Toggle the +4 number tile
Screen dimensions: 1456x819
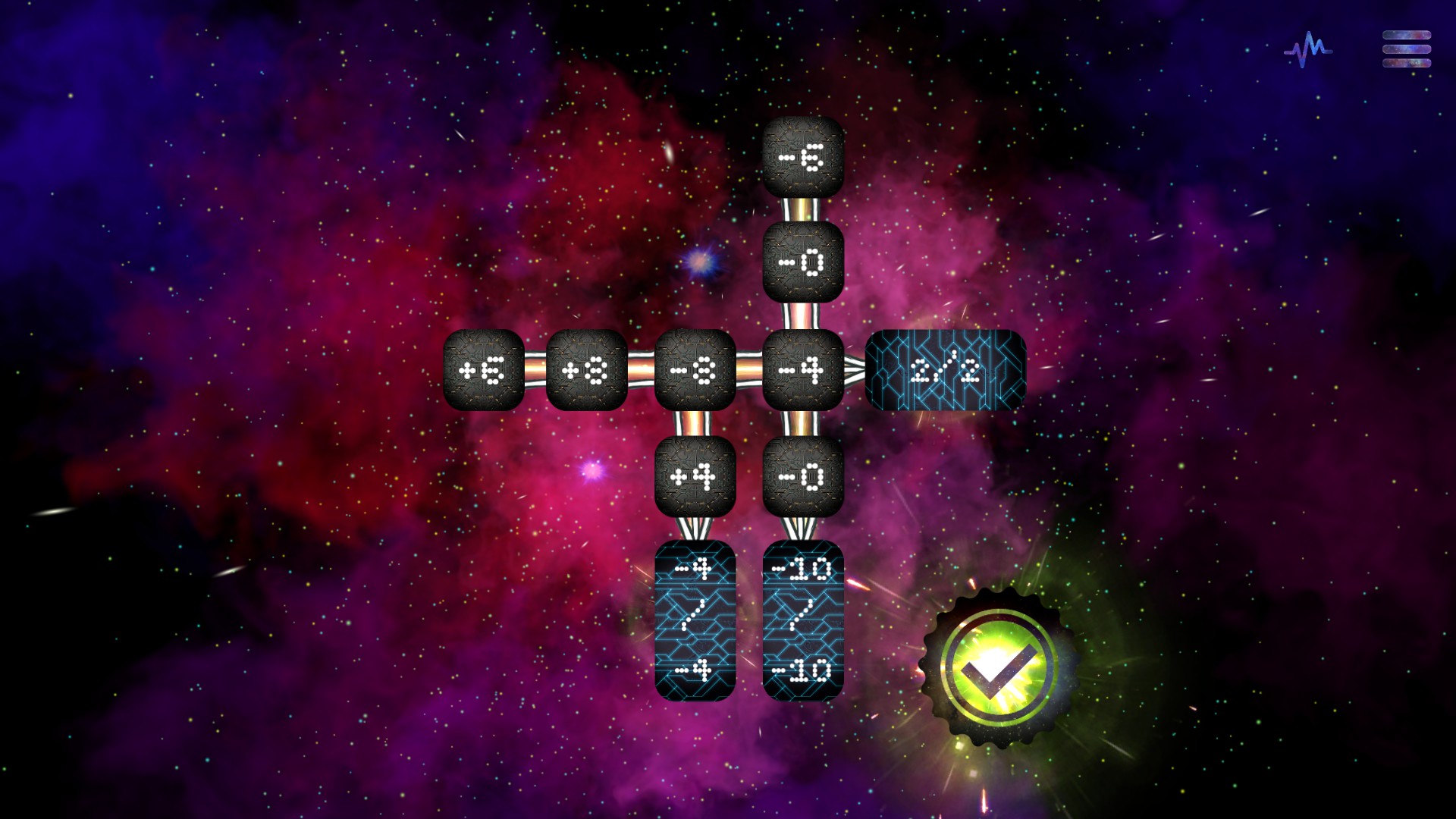695,476
